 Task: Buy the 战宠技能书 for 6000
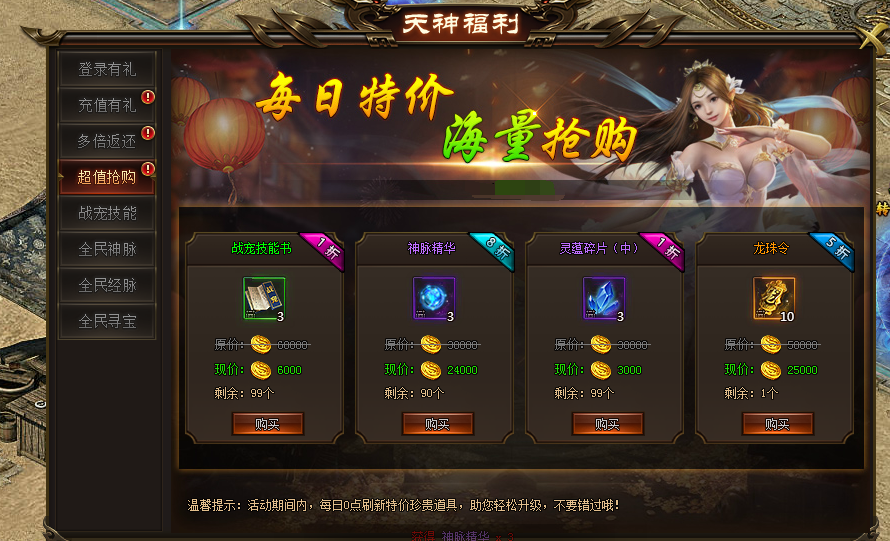267,424
